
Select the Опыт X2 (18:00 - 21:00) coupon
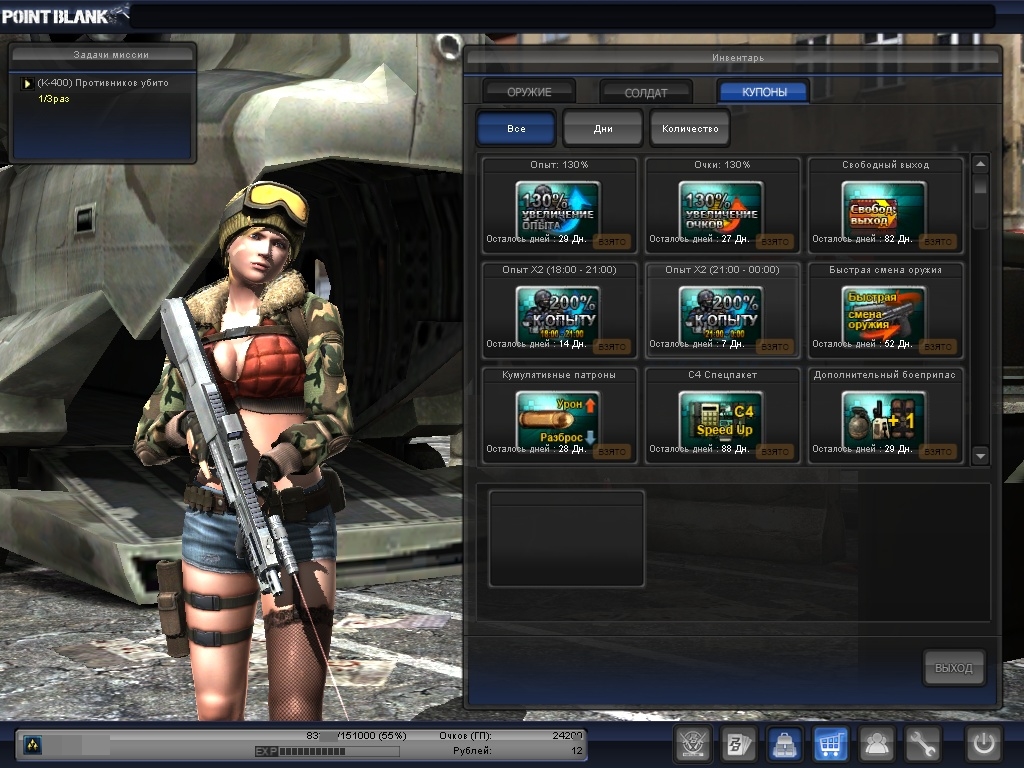click(558, 312)
